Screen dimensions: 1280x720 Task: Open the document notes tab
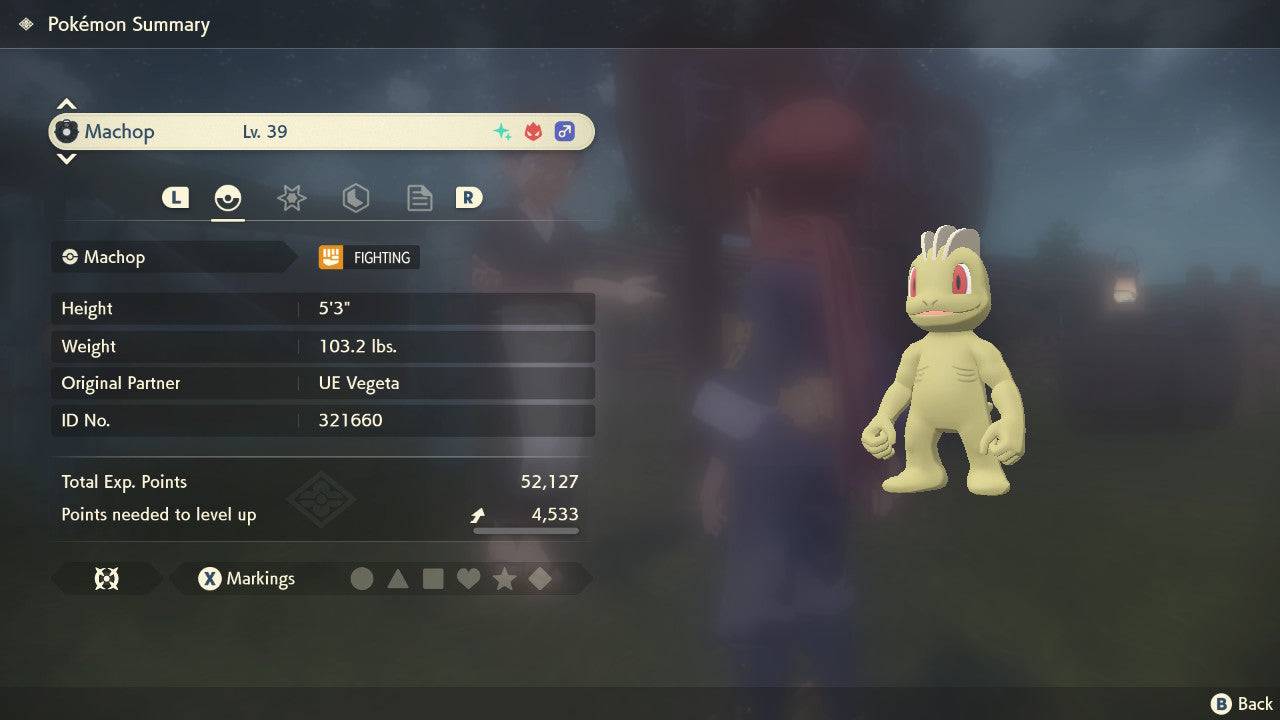click(419, 198)
